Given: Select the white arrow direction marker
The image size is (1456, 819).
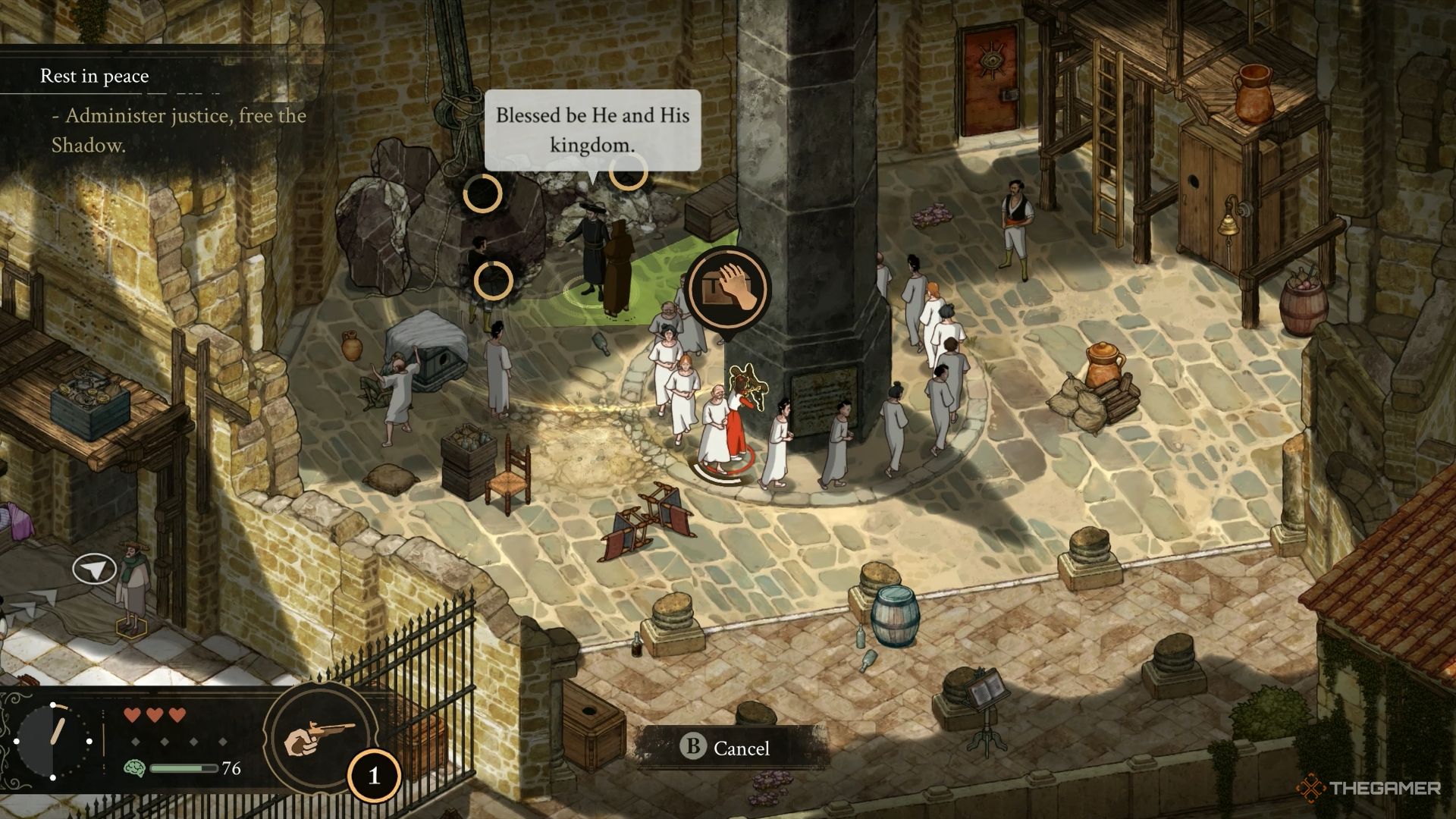Looking at the screenshot, I should 94,570.
